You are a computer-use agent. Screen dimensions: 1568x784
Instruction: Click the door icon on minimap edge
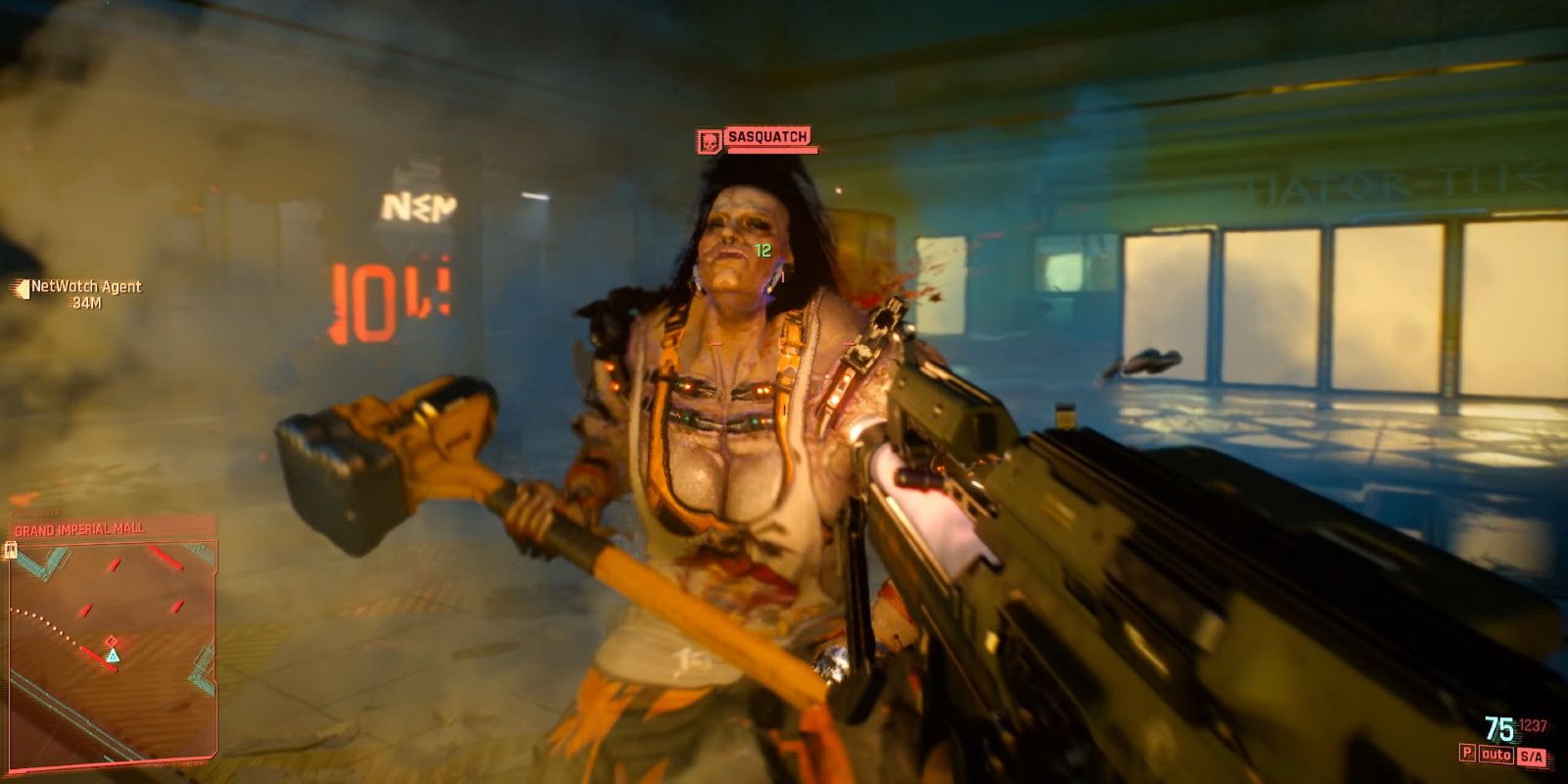pyautogui.click(x=9, y=550)
